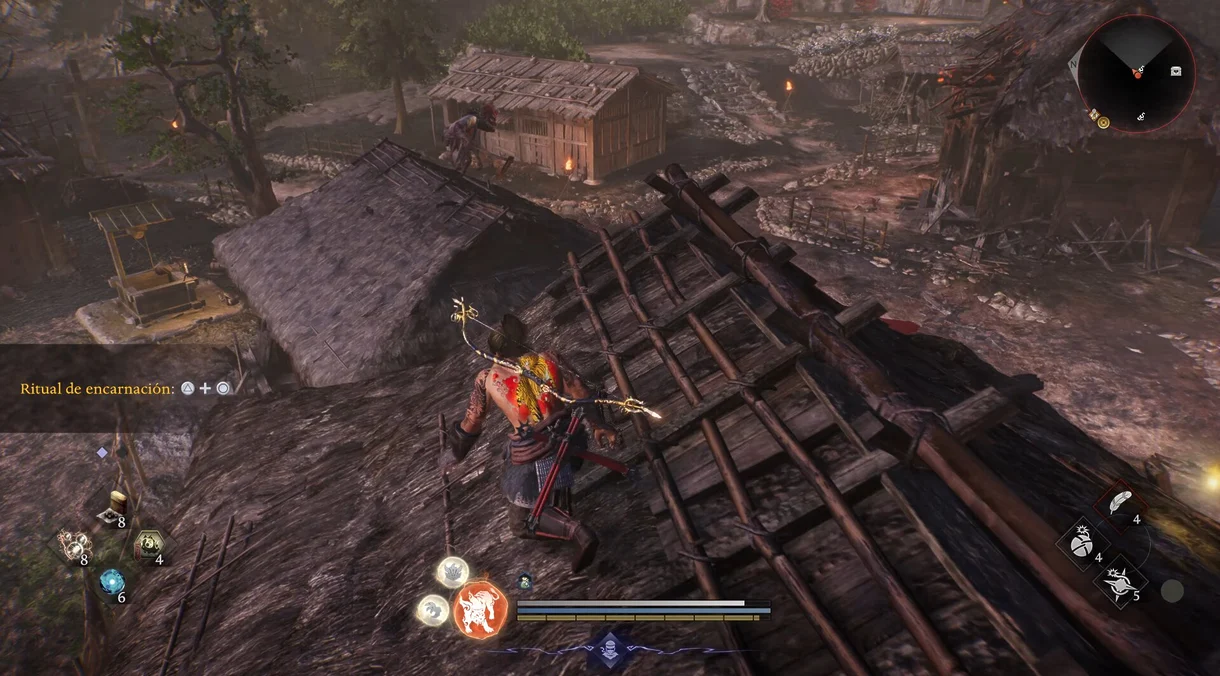Viewport: 1220px width, 676px height.
Task: Use the glowing blue orb item
Action: click(110, 582)
